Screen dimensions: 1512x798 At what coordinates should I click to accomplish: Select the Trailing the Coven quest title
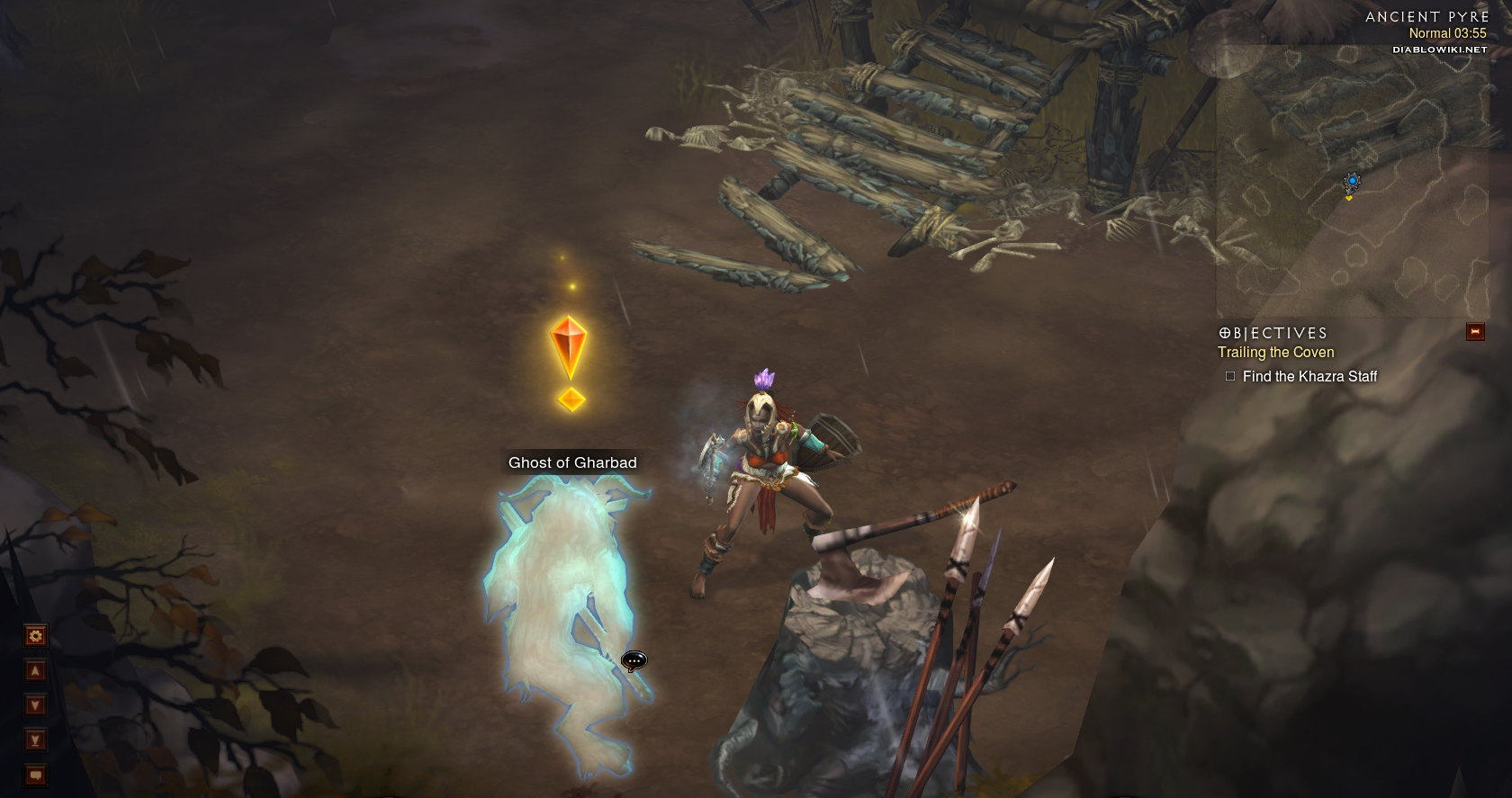coord(1275,353)
